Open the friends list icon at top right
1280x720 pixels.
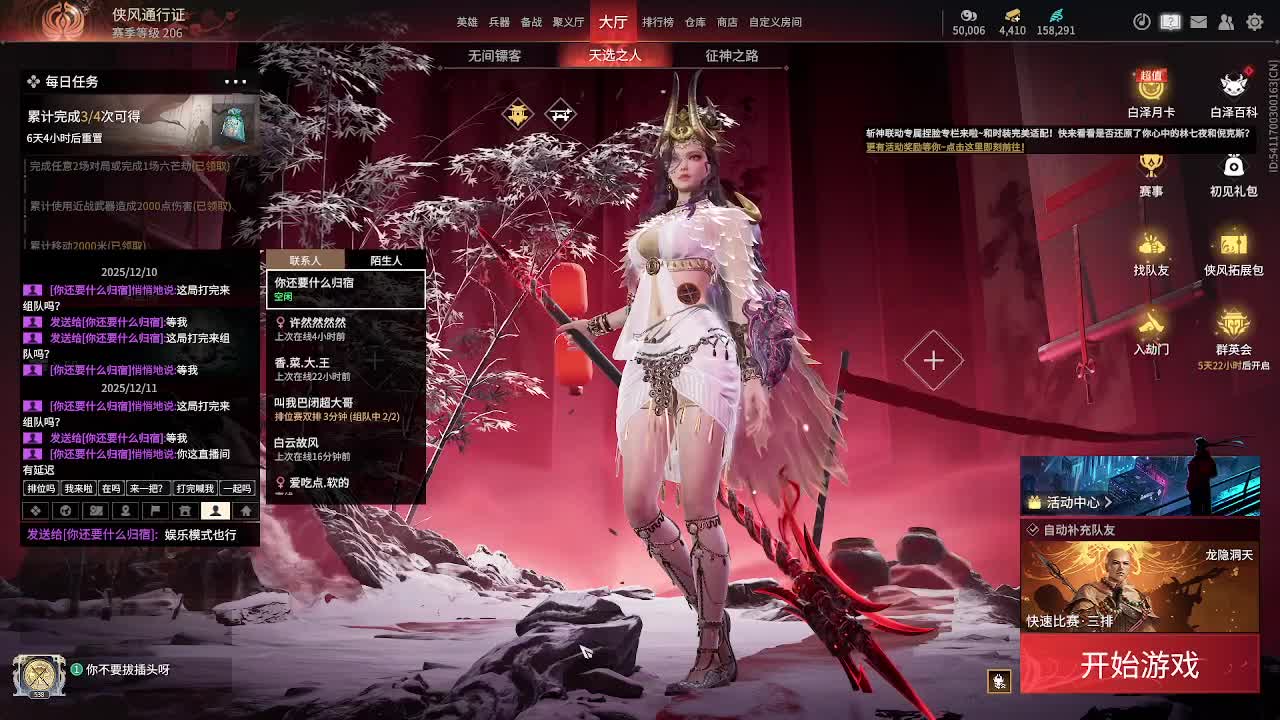pos(1227,22)
